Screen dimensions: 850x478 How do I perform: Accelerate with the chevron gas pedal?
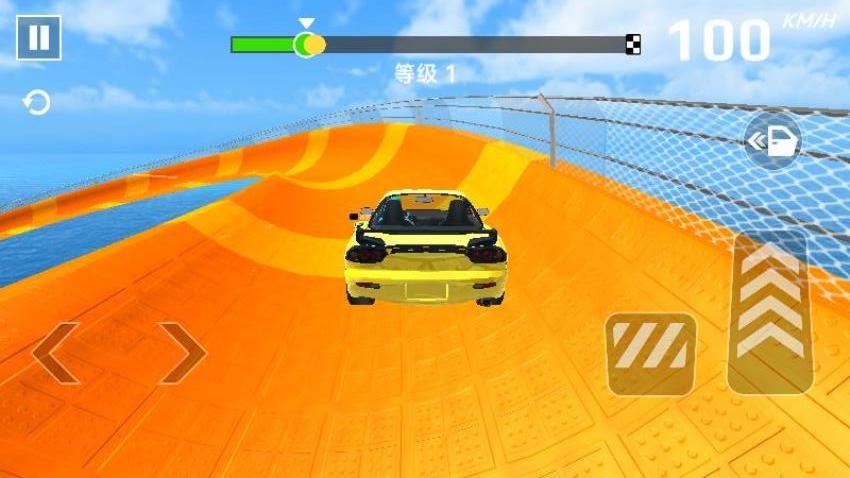pos(769,312)
